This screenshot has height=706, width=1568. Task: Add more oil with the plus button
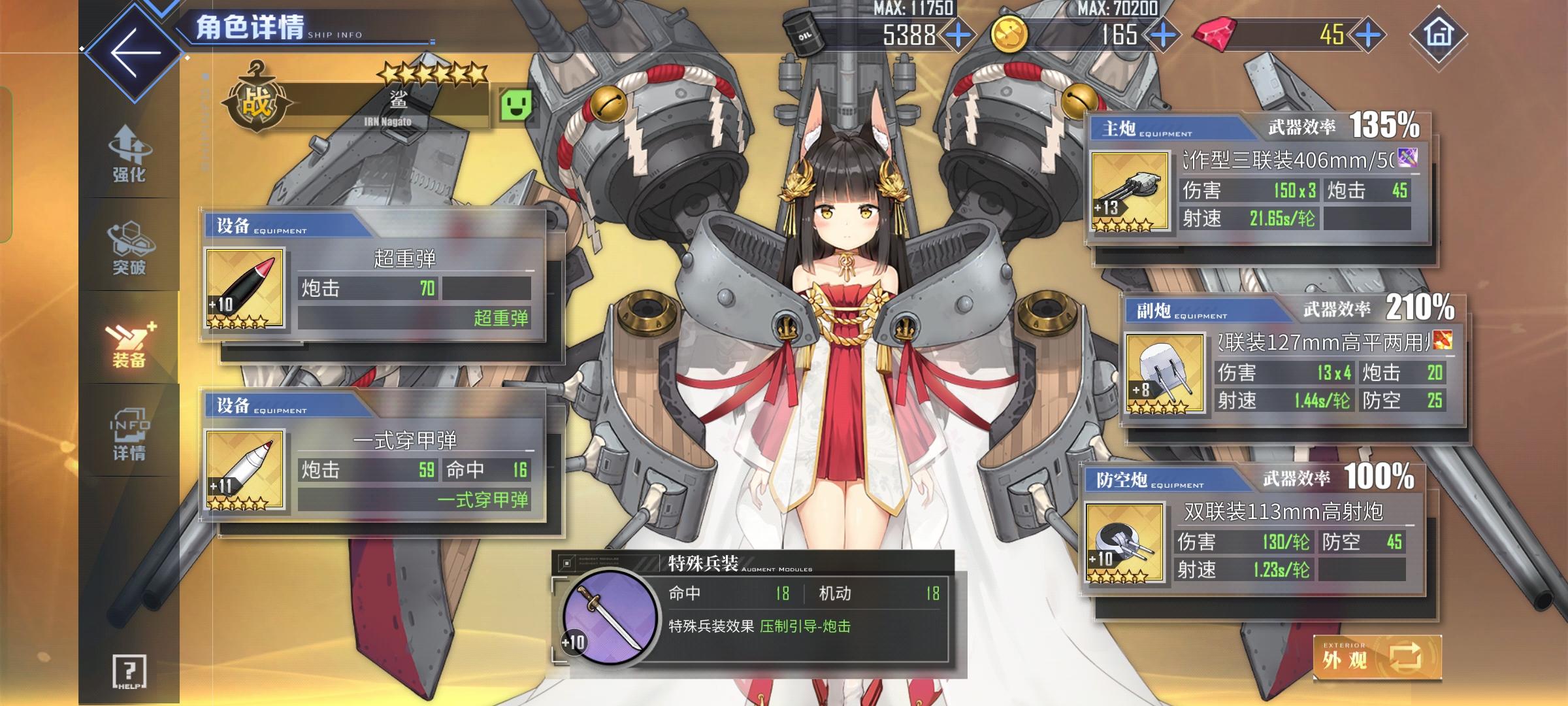coord(958,35)
